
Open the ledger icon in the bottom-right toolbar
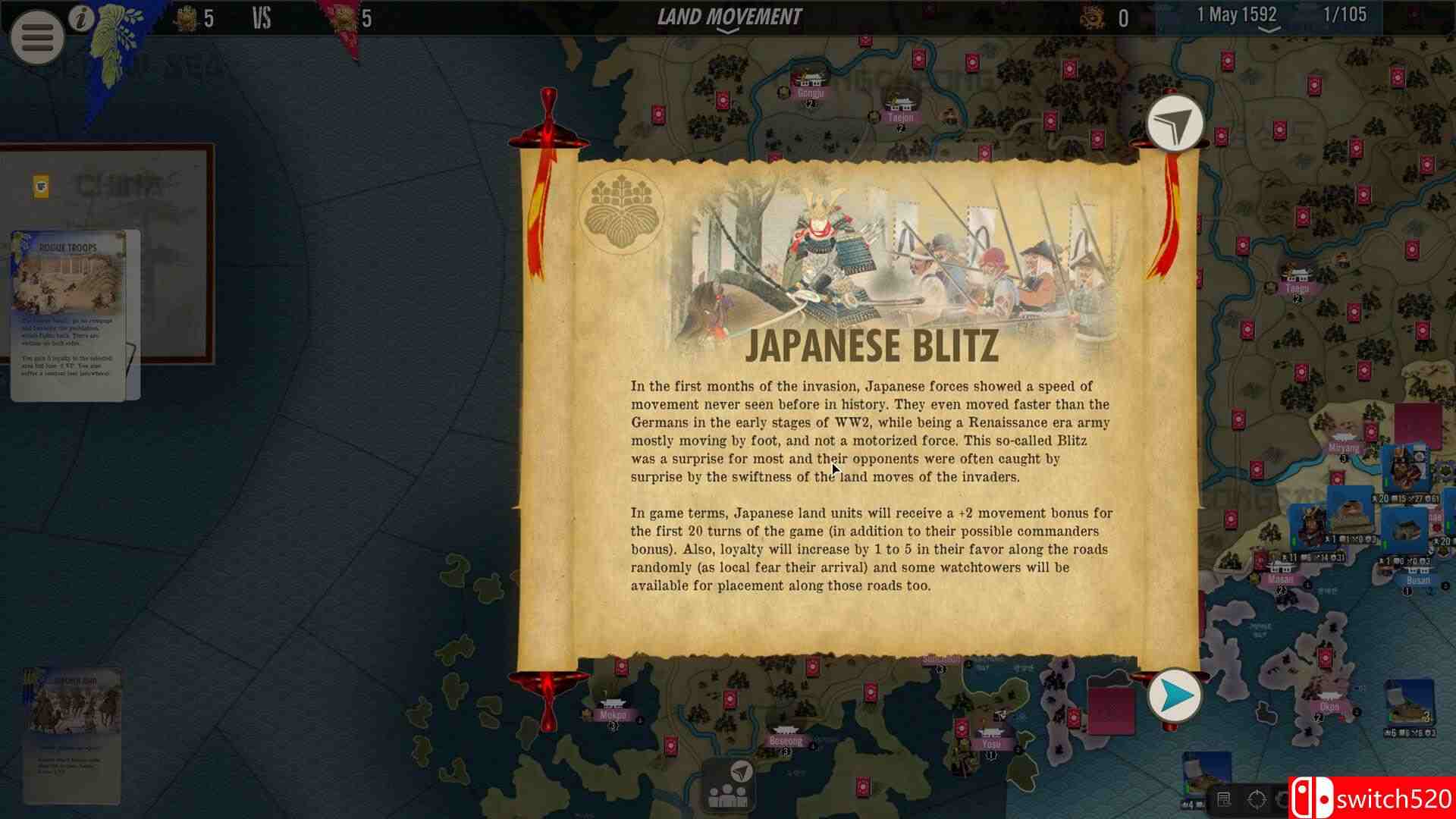tap(1224, 799)
